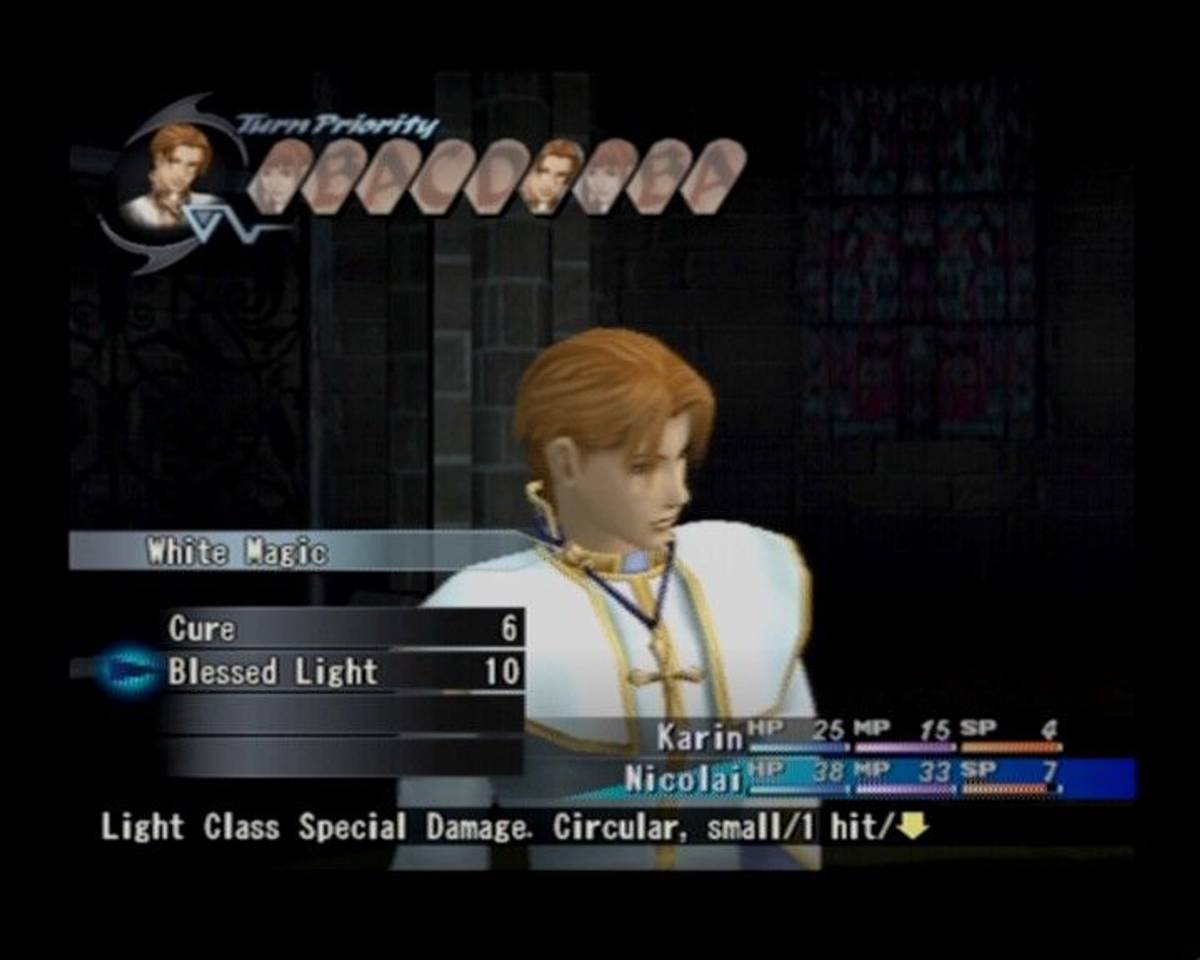Select Karin's party status row
Image resolution: width=1200 pixels, height=960 pixels.
coord(858,736)
